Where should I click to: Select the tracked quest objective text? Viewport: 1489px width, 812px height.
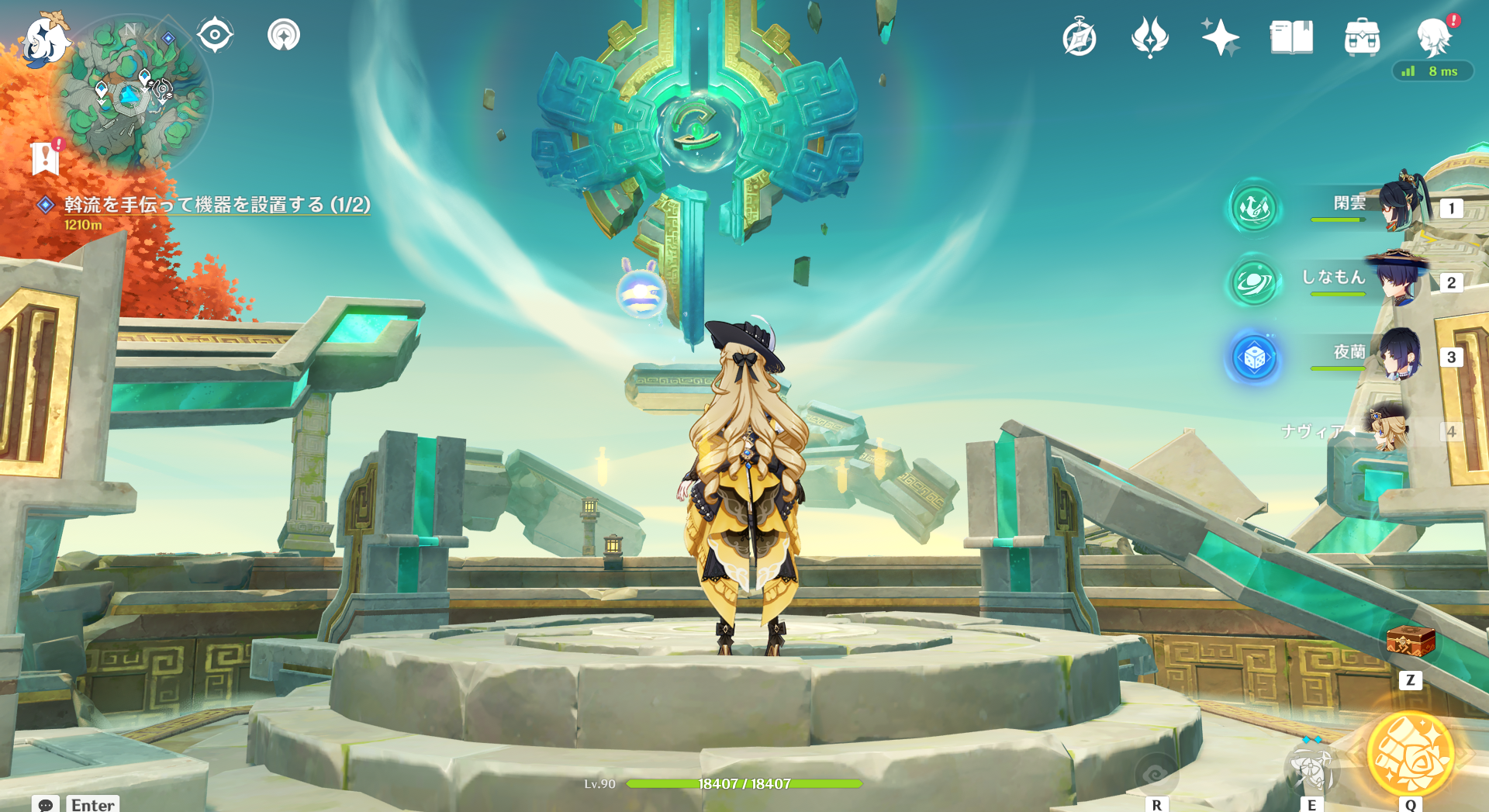click(x=217, y=205)
